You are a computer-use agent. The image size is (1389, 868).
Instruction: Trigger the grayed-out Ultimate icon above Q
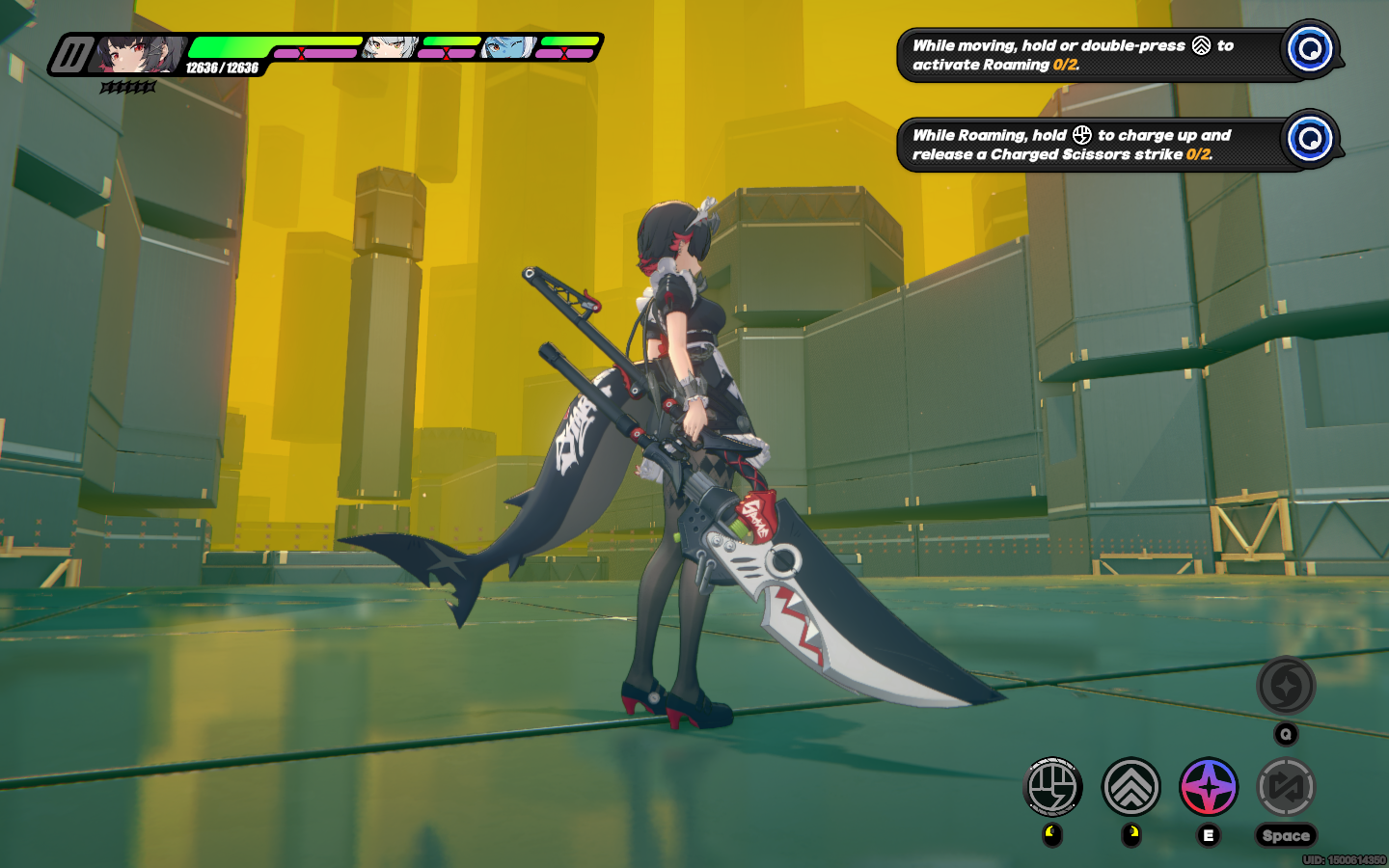coord(1287,685)
